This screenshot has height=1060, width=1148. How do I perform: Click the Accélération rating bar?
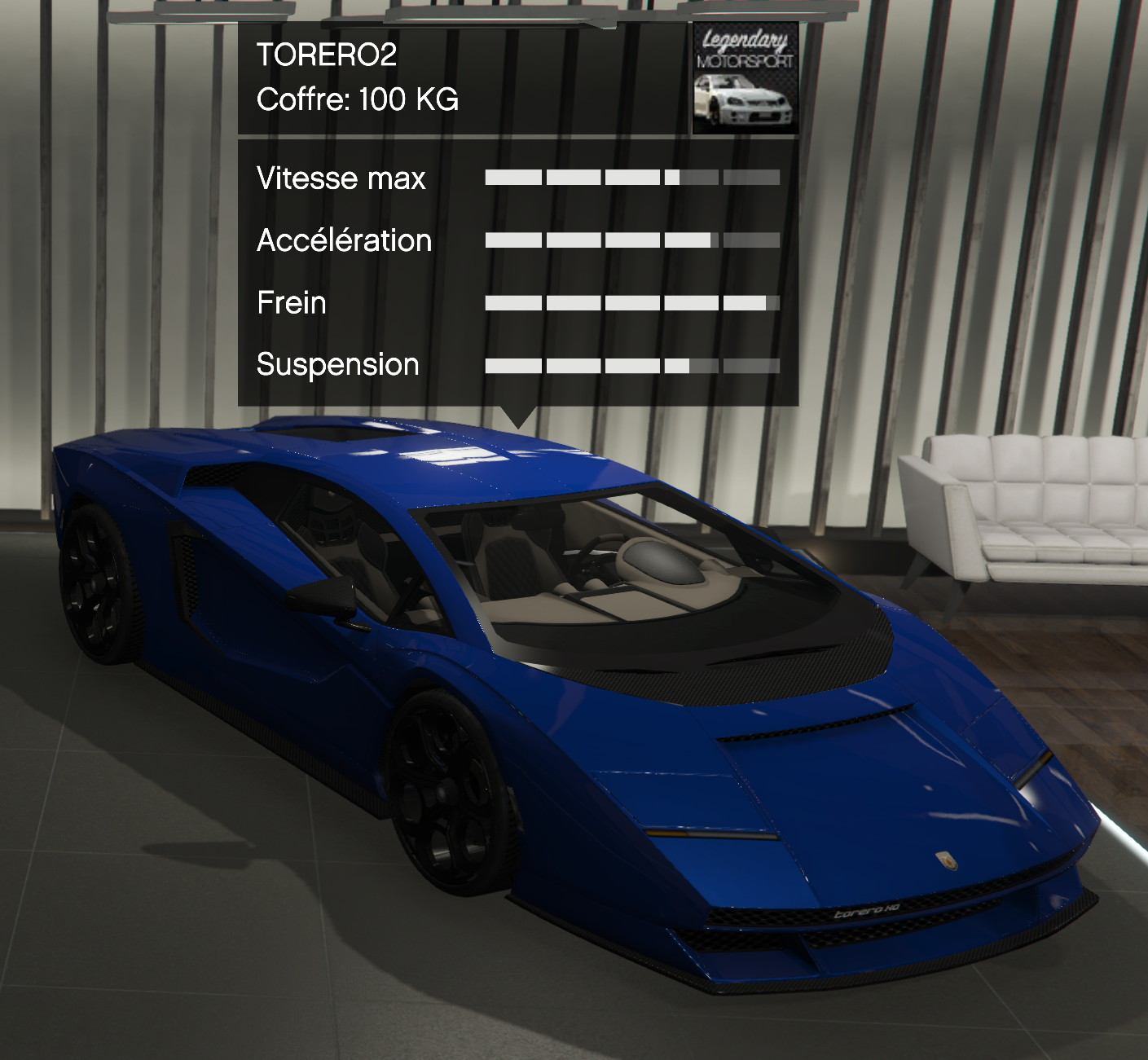(631, 240)
